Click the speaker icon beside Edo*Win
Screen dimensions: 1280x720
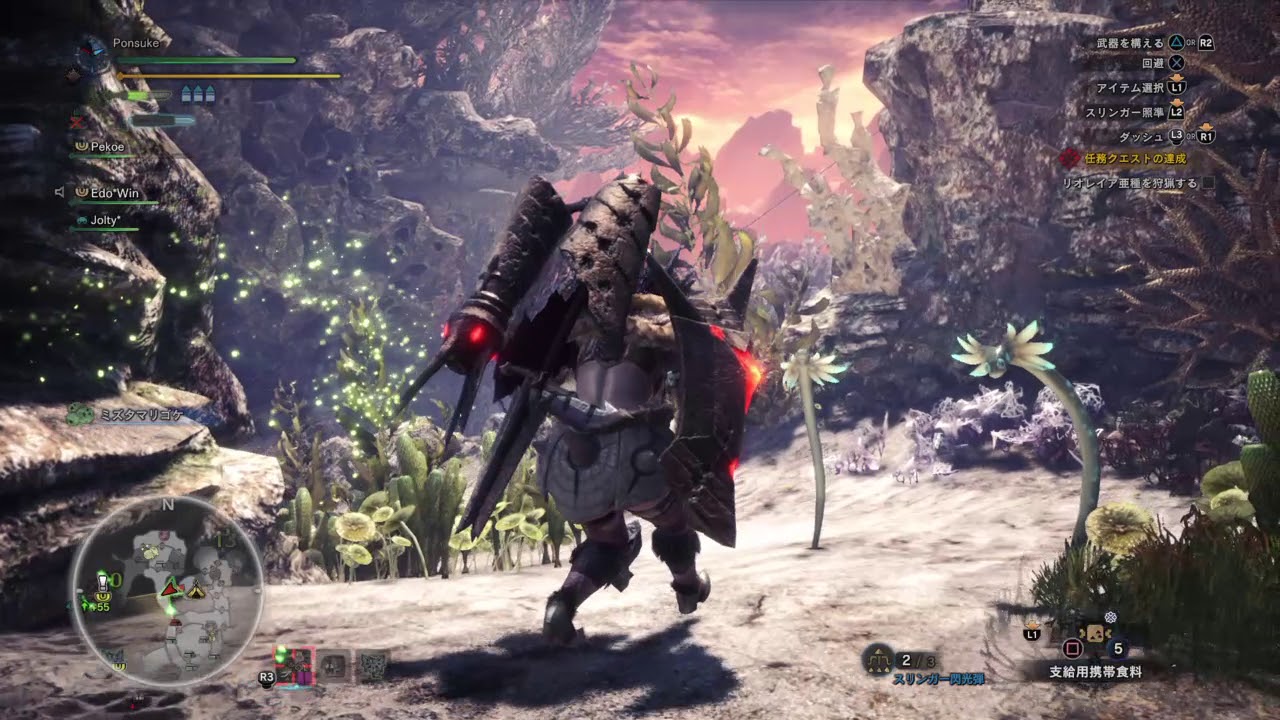tap(60, 192)
